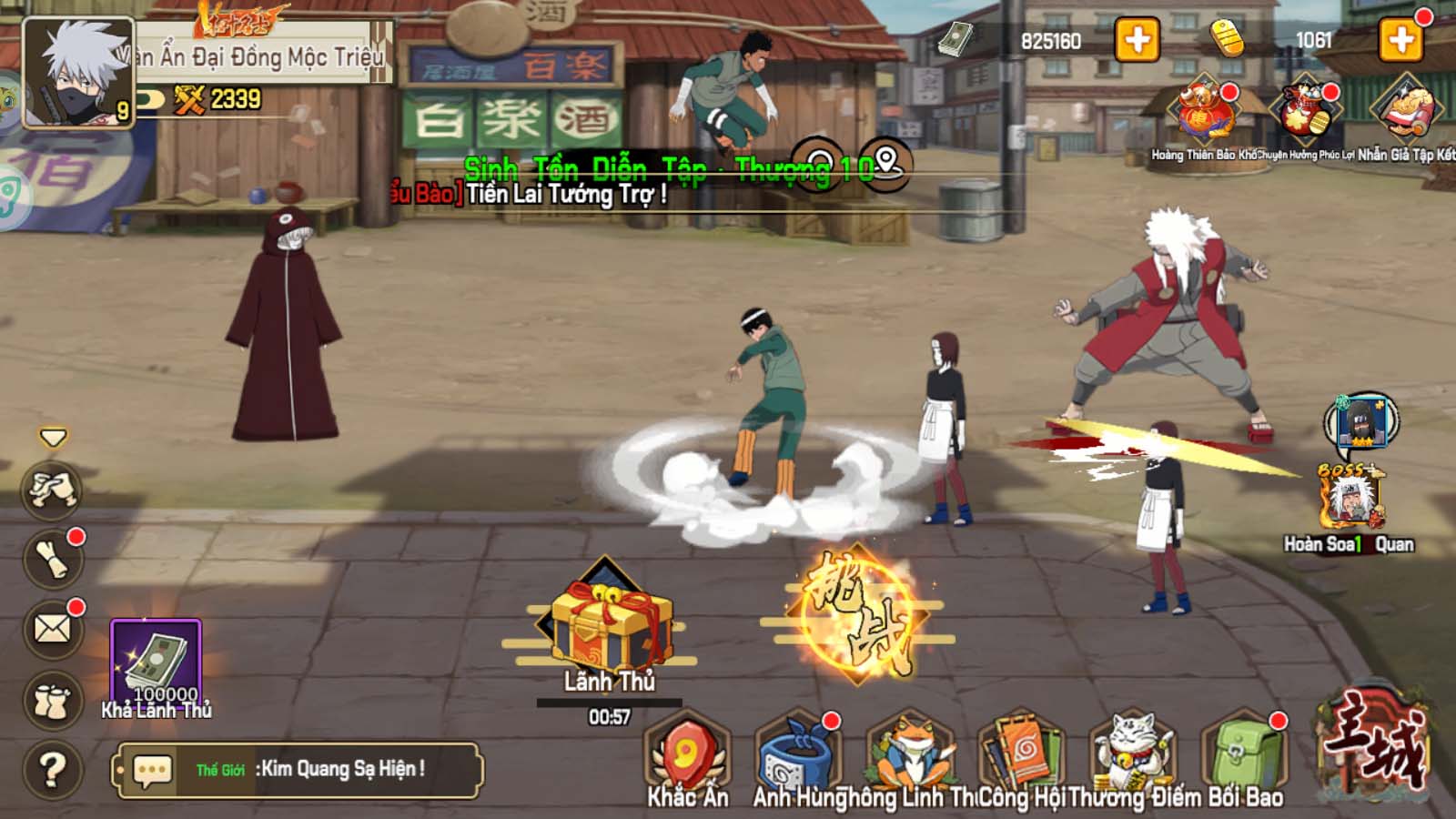Collapse the side menu with the down arrow
The height and width of the screenshot is (819, 1456).
tap(53, 439)
